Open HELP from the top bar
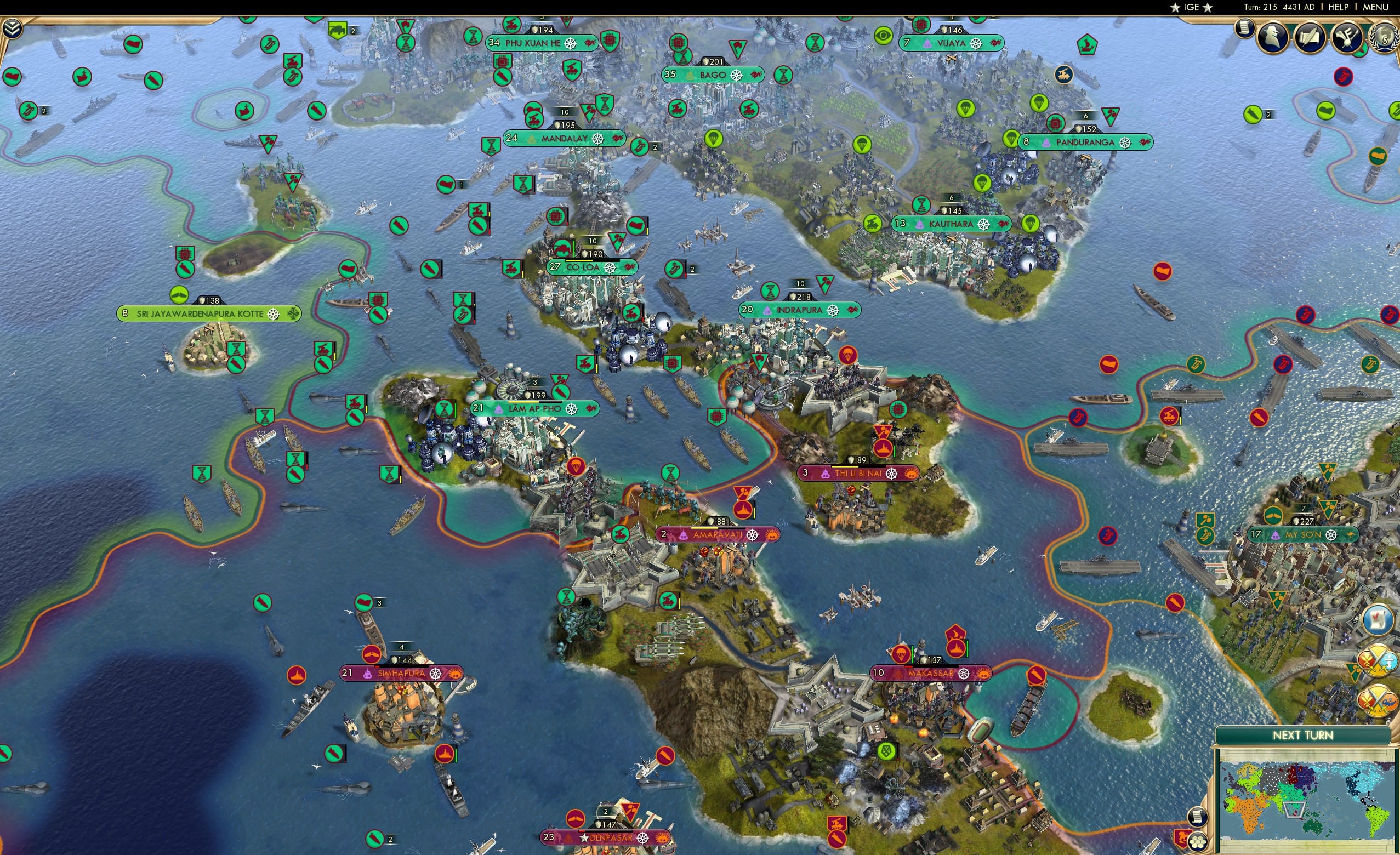 [x=1339, y=7]
